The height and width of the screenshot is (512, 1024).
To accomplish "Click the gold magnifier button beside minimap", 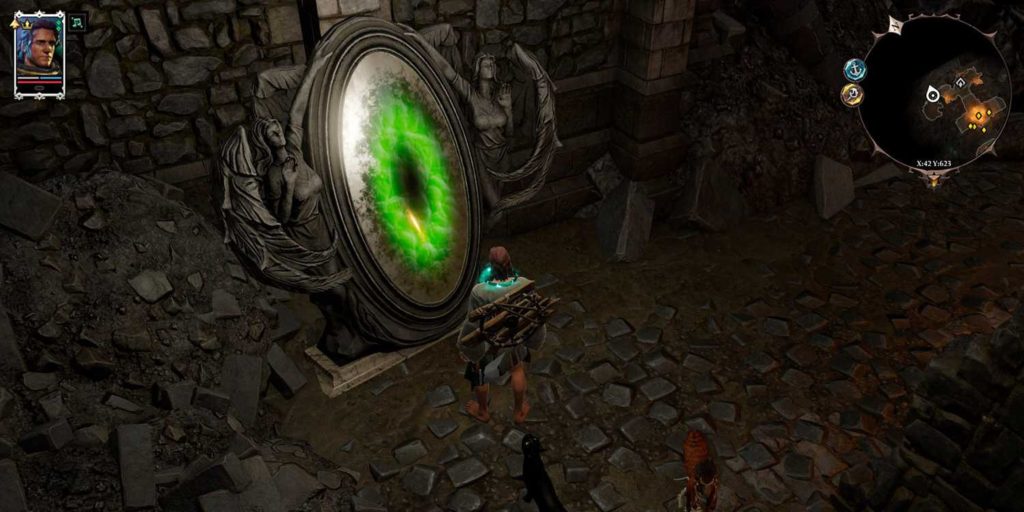I will (x=852, y=95).
